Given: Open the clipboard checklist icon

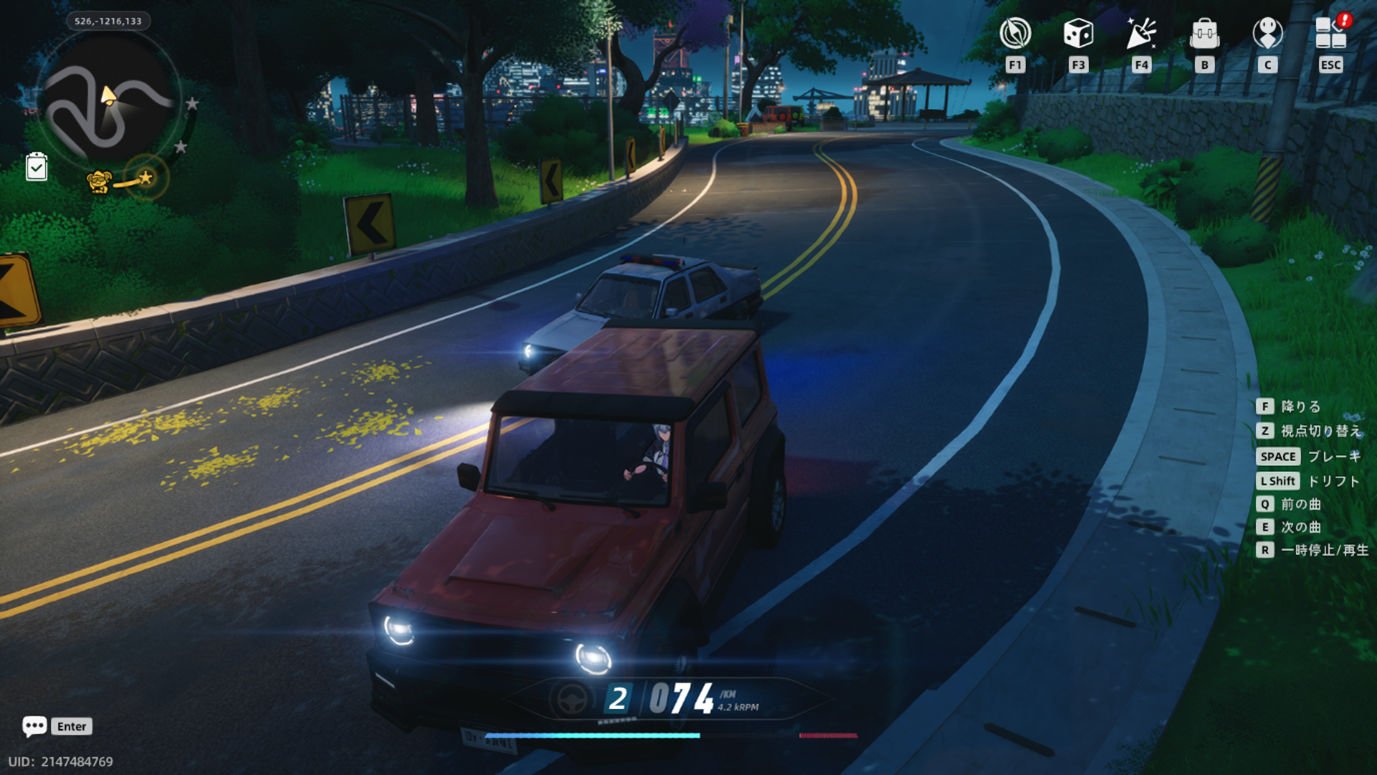Looking at the screenshot, I should [x=36, y=166].
